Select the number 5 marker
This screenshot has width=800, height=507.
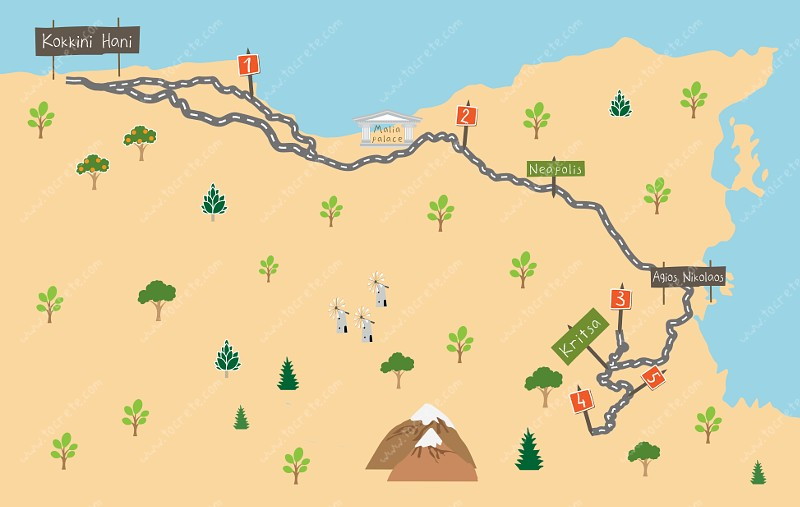pos(653,377)
